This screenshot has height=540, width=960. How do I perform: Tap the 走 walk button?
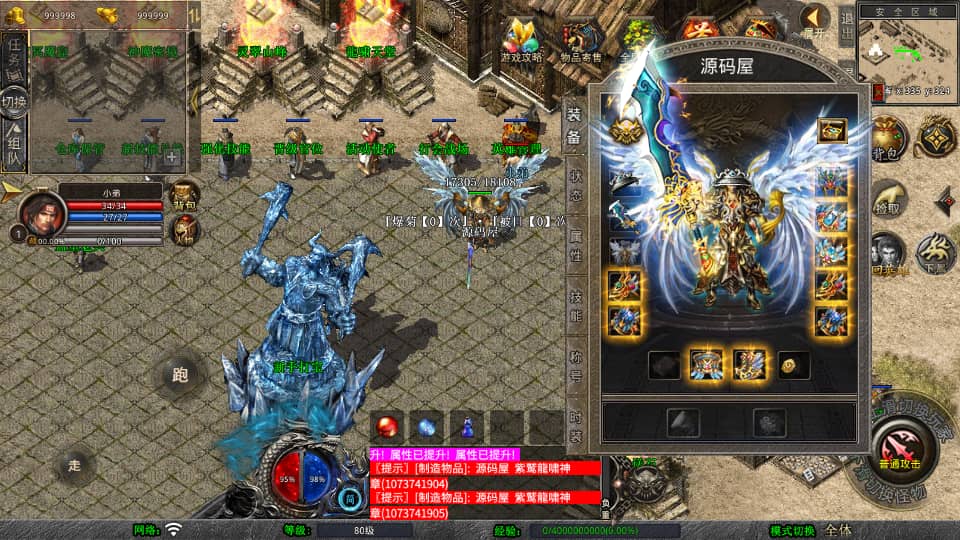(x=74, y=465)
